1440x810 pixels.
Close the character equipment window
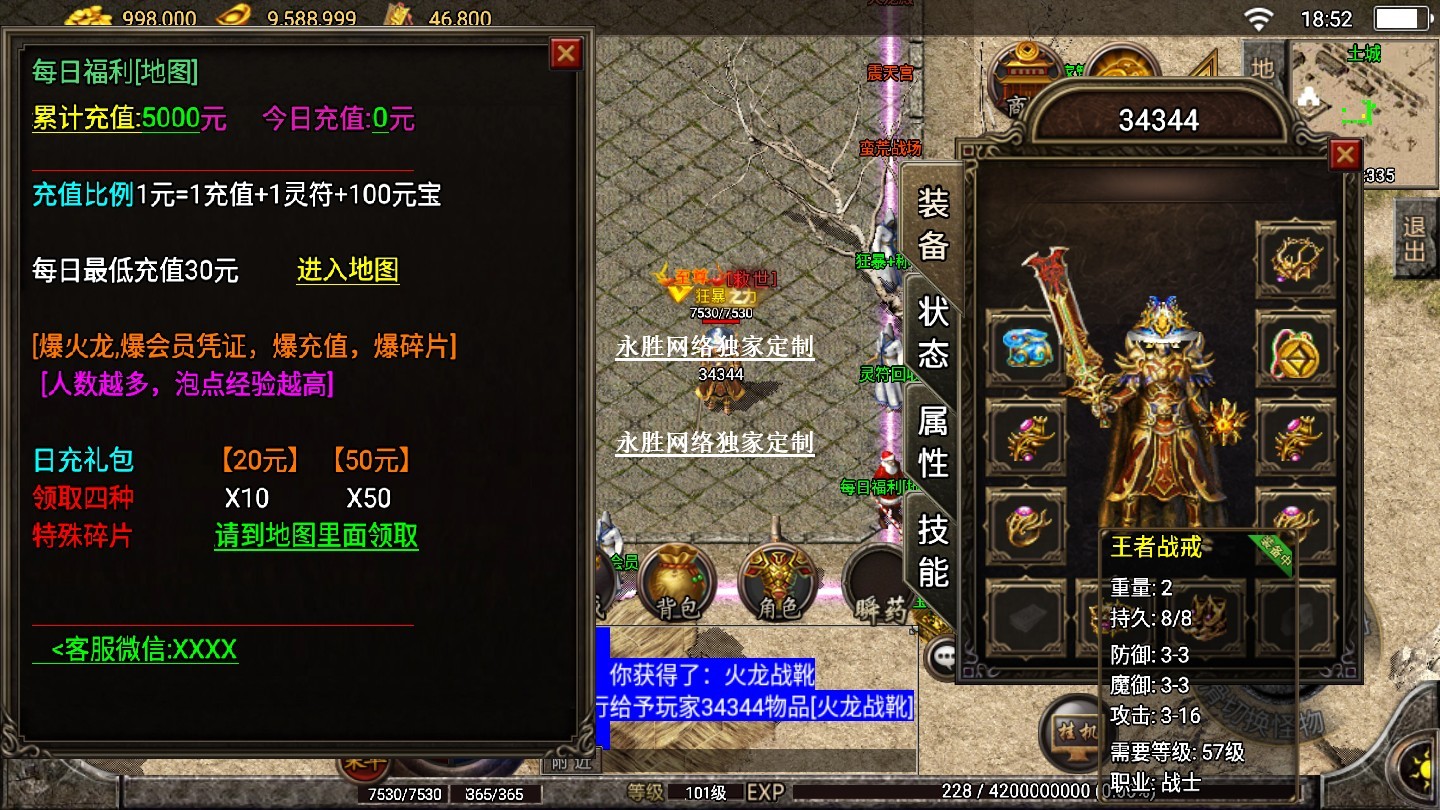pos(1345,155)
